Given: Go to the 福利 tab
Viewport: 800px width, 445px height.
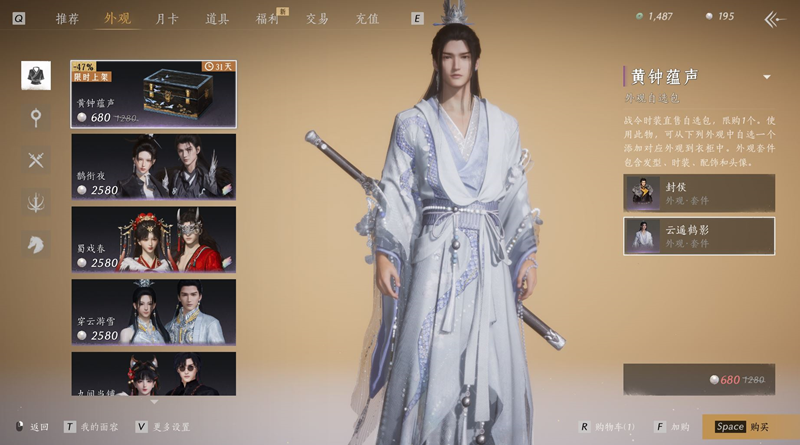Looking at the screenshot, I should [267, 18].
